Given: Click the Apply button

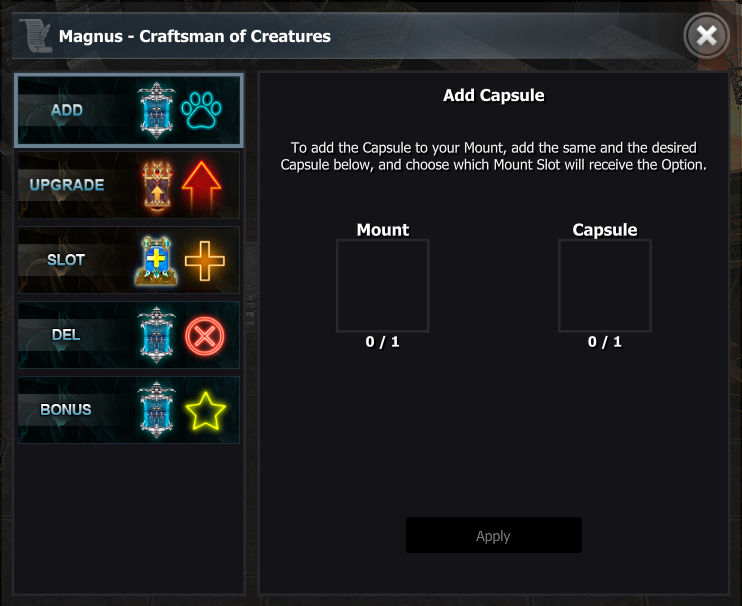Looking at the screenshot, I should click(x=493, y=535).
